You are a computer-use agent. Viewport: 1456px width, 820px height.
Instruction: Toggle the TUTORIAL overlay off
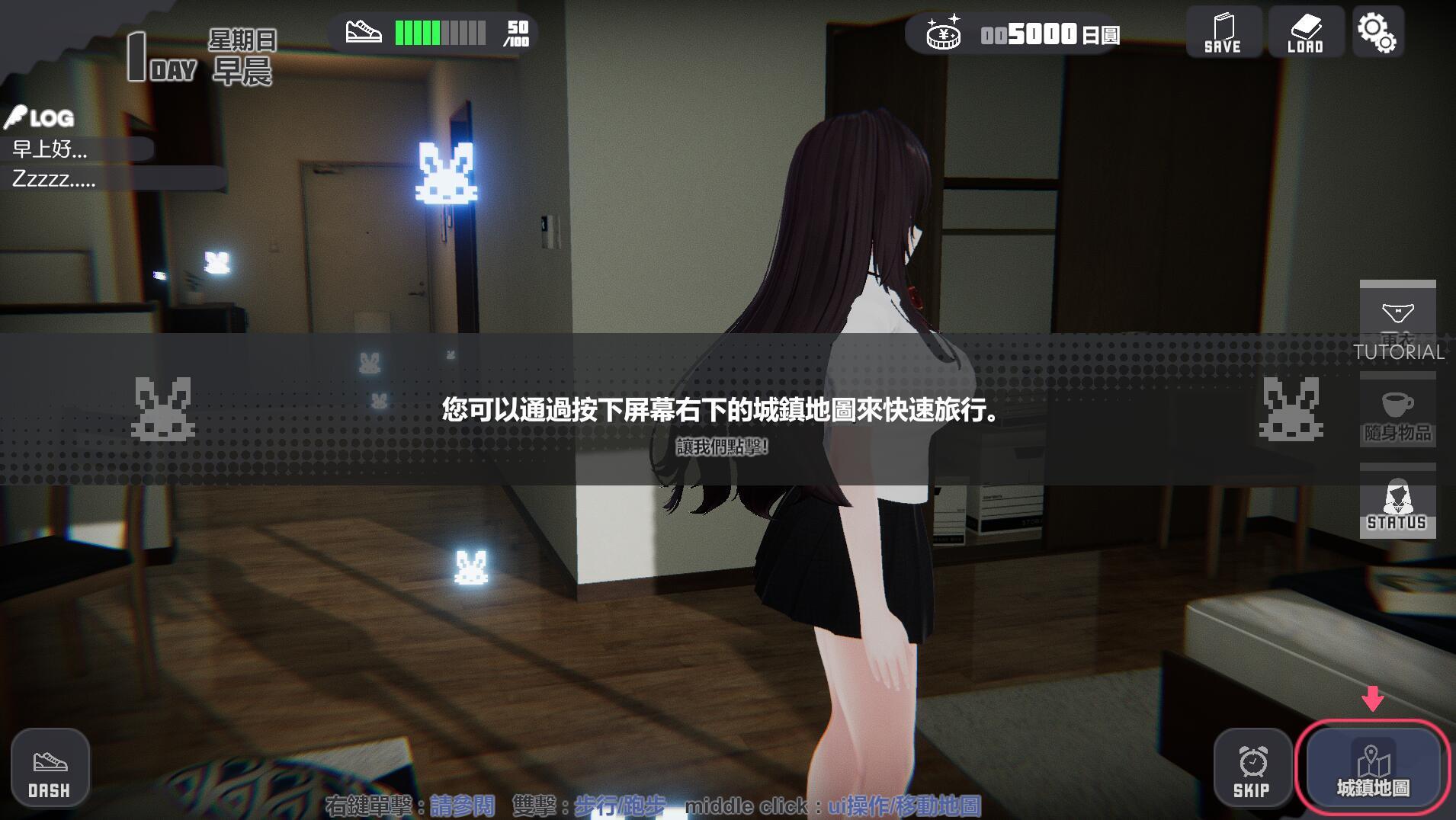1398,352
